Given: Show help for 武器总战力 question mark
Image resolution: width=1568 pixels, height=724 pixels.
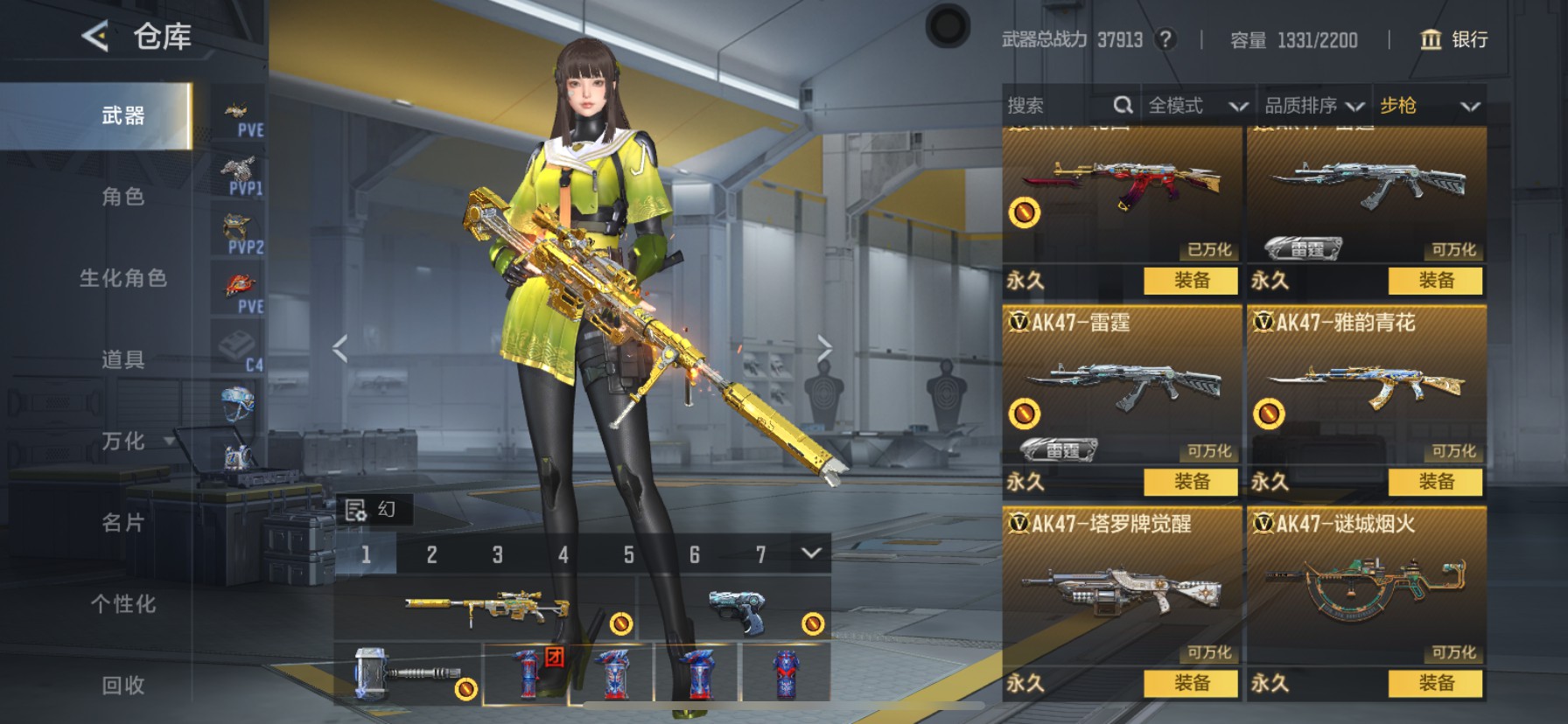Looking at the screenshot, I should point(1165,39).
